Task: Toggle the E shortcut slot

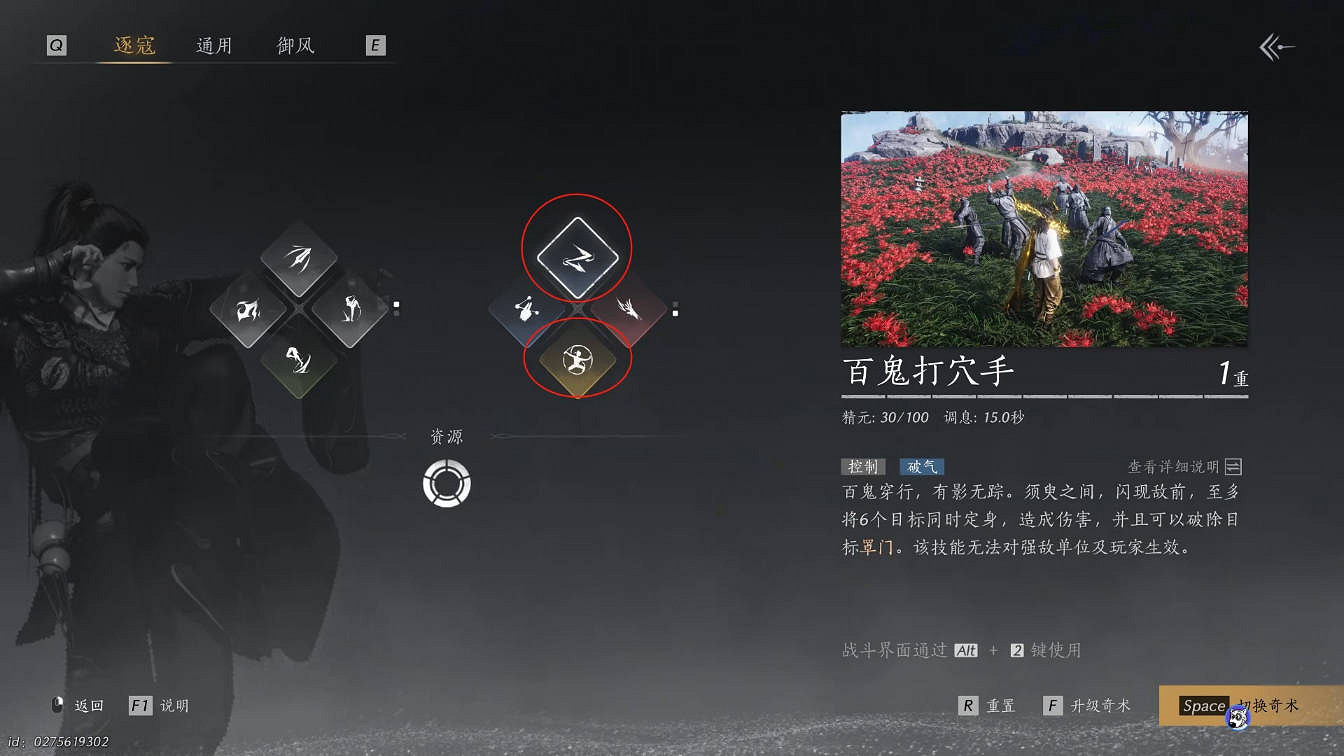Action: [375, 44]
